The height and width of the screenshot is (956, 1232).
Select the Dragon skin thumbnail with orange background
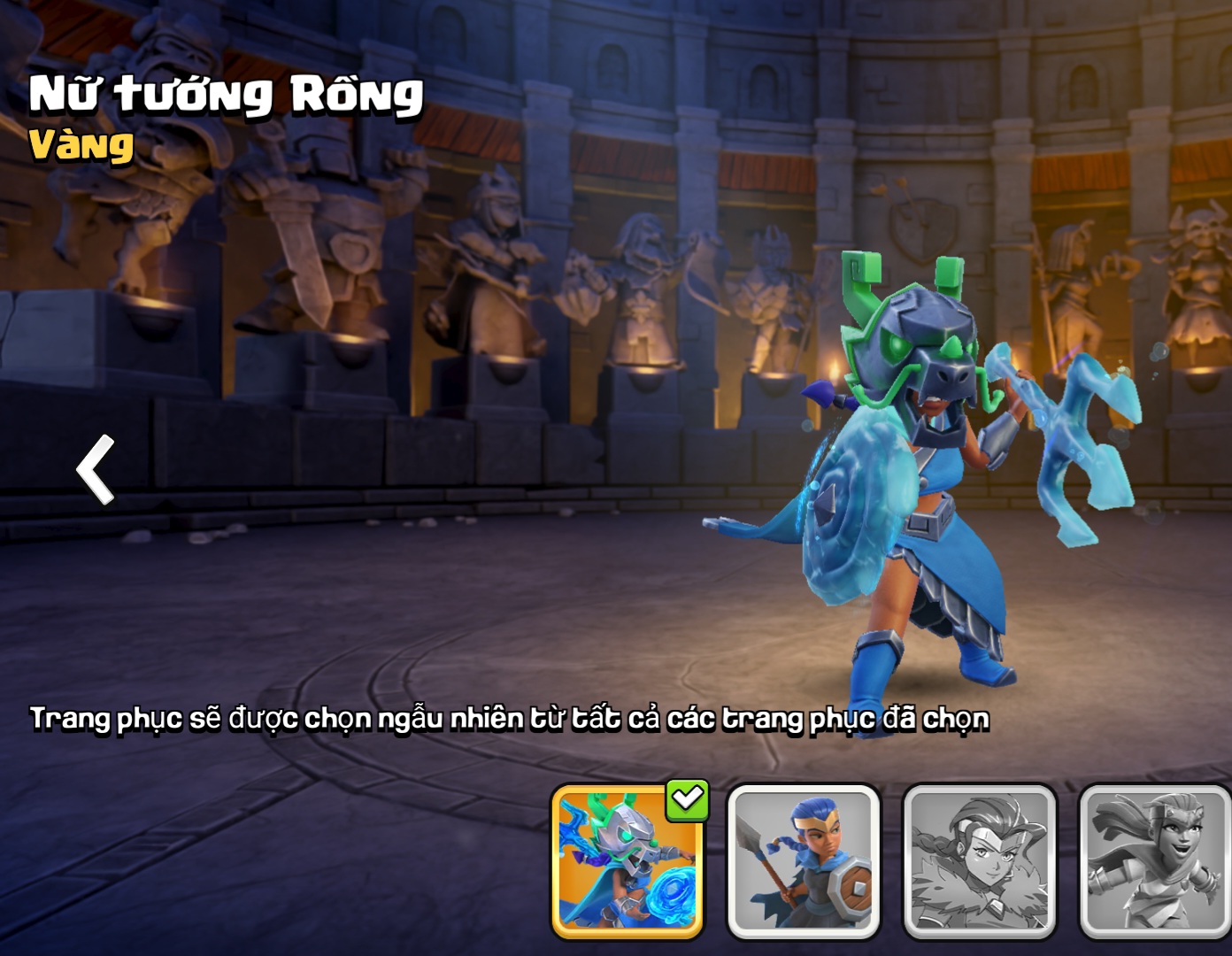coord(627,862)
